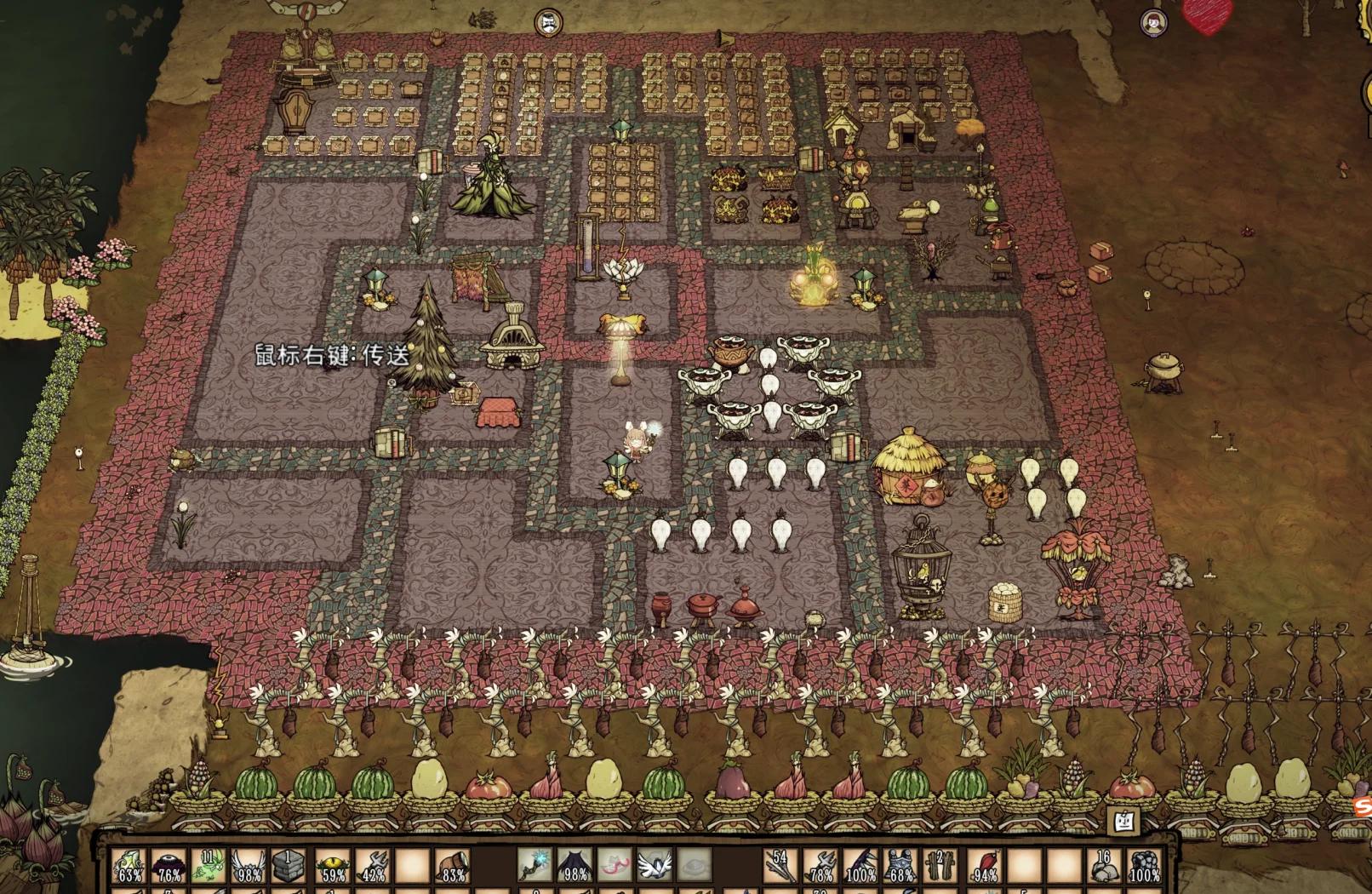Image resolution: width=1372 pixels, height=894 pixels.
Task: Pick the rocks stack of 16
Action: tap(1105, 866)
